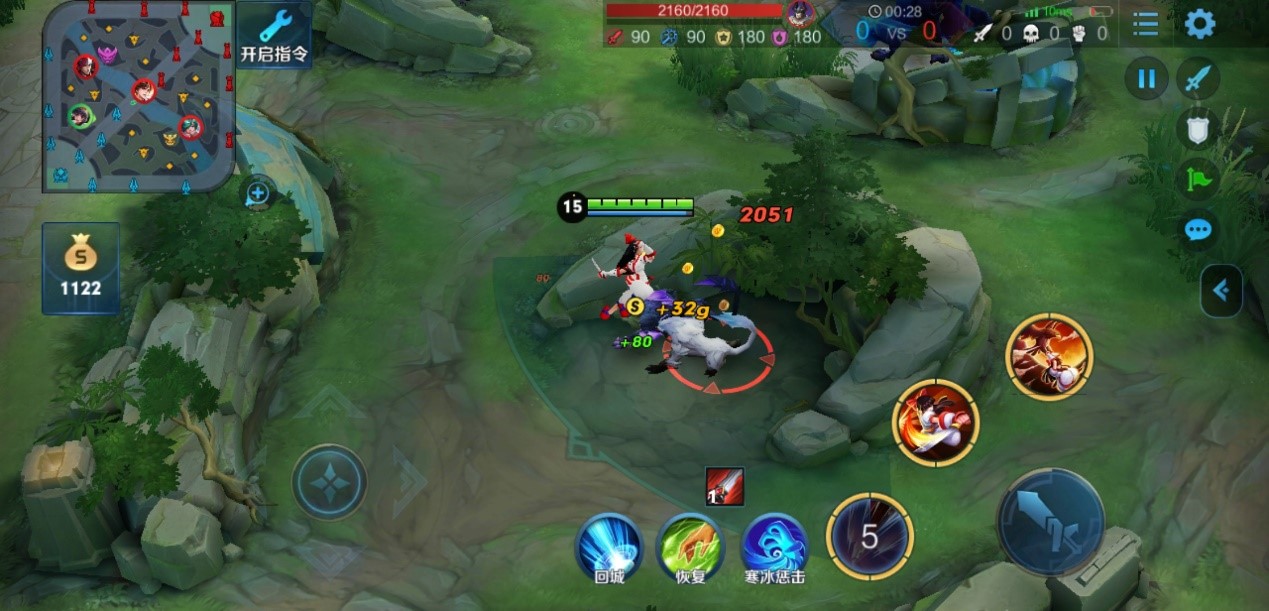Show the scoreboard list icon
The height and width of the screenshot is (611, 1269).
point(1146,24)
